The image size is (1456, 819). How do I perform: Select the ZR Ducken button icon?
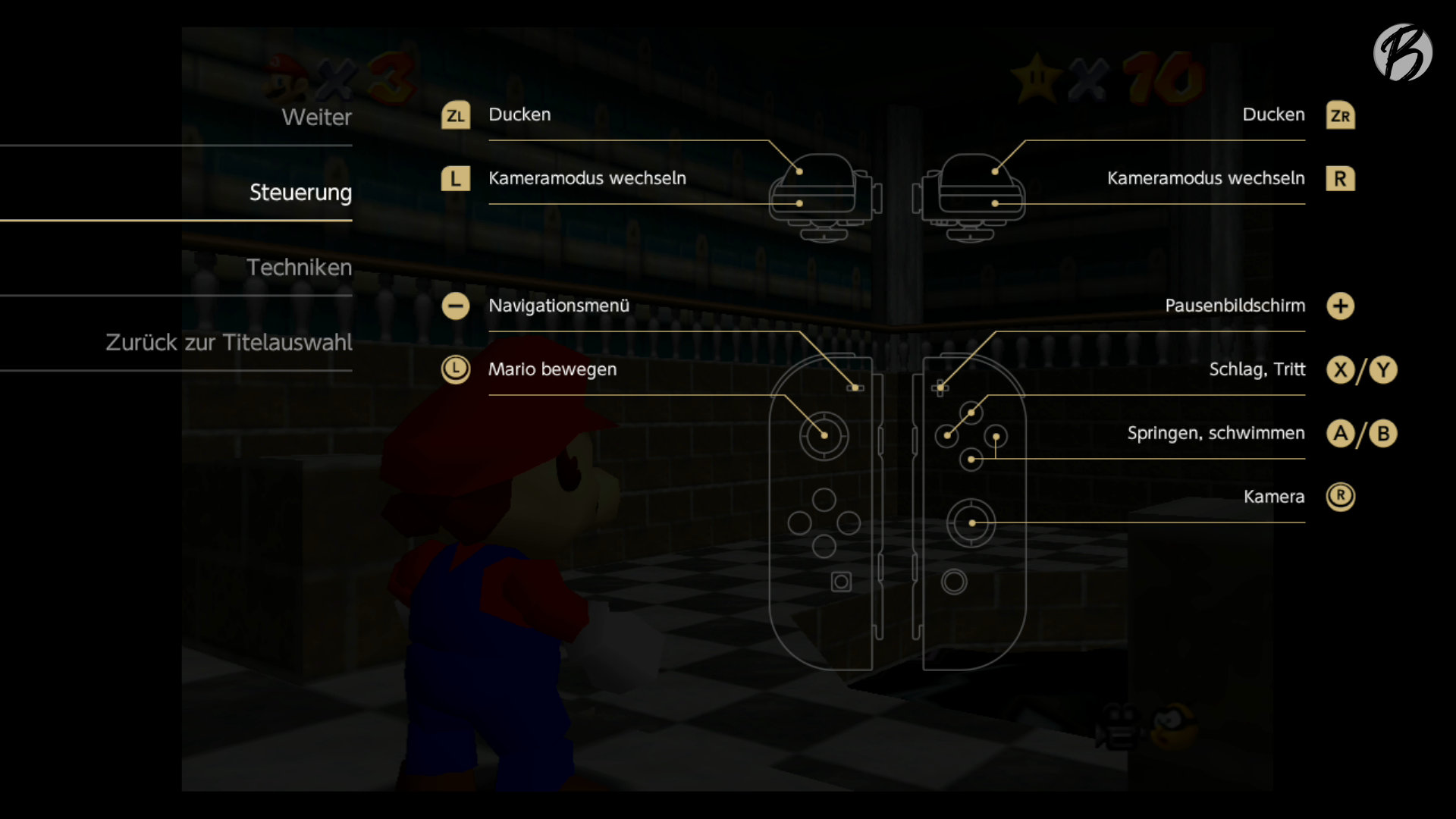(1341, 115)
